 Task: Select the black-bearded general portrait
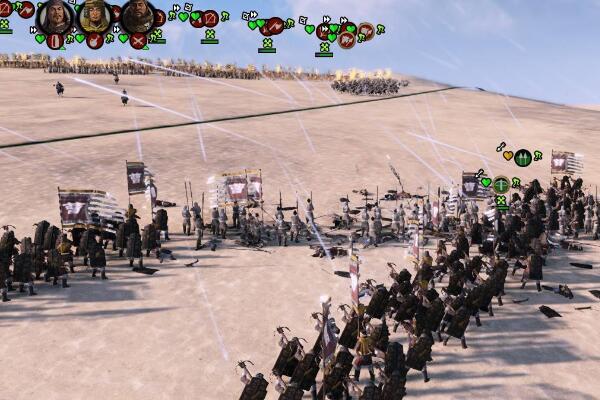[x=137, y=15]
